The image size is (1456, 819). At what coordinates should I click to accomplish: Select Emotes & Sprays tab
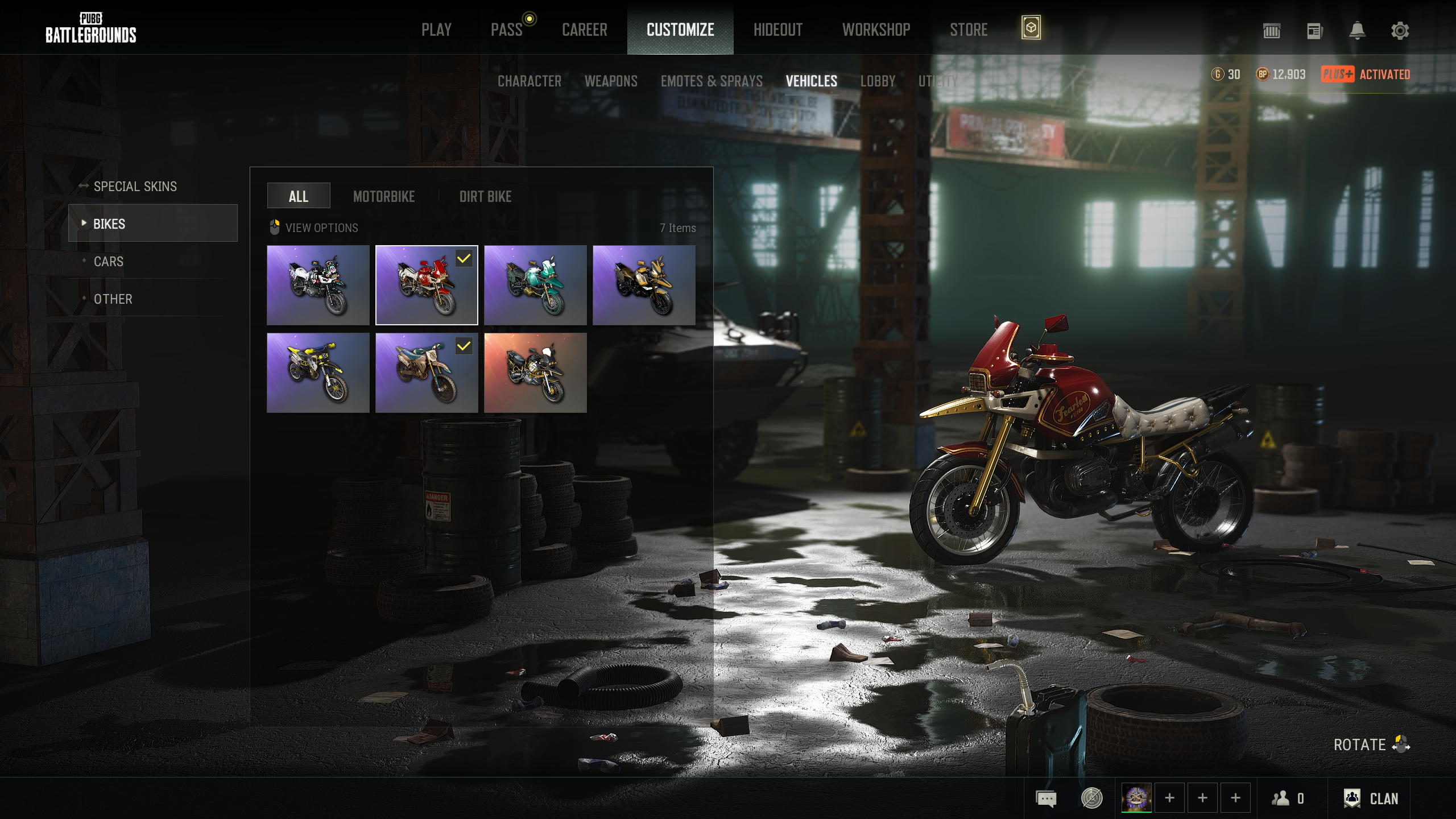pyautogui.click(x=712, y=81)
